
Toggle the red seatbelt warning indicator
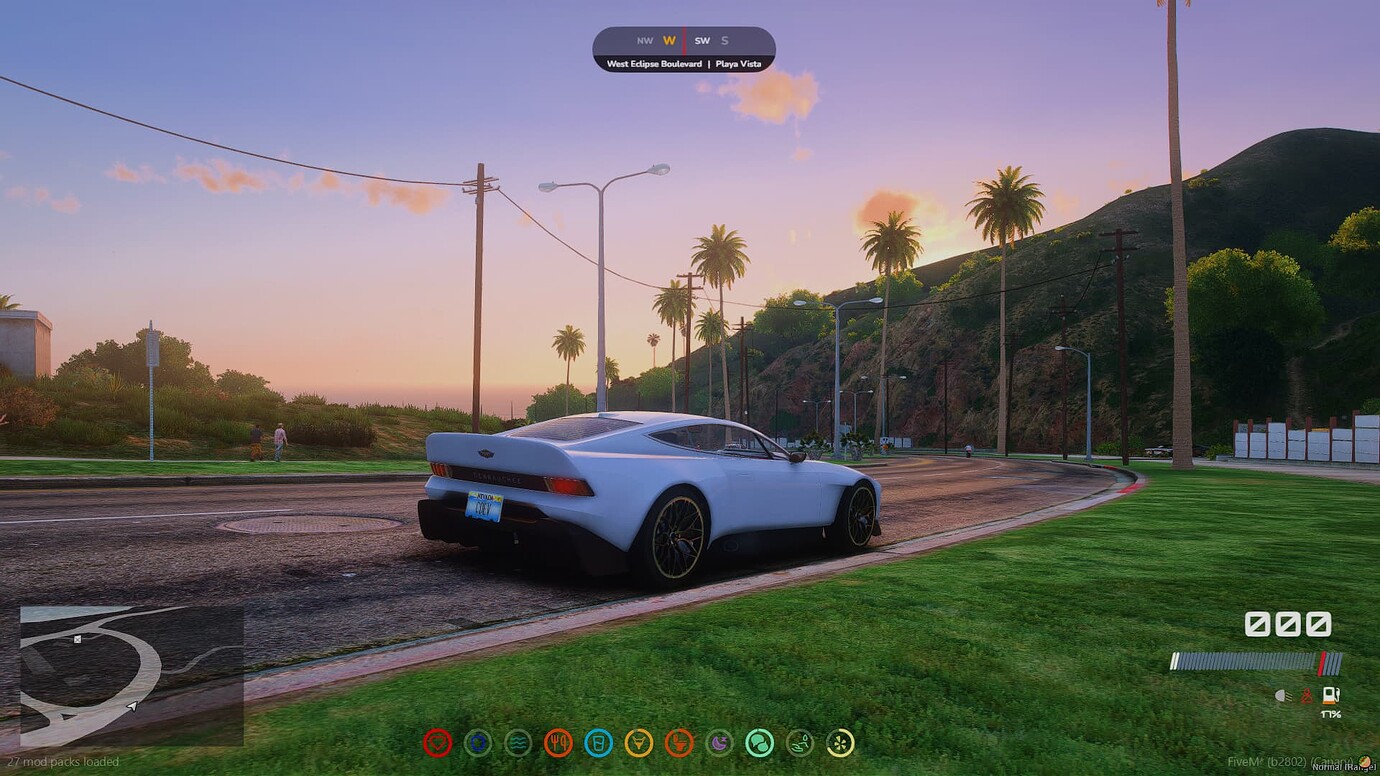(1305, 696)
